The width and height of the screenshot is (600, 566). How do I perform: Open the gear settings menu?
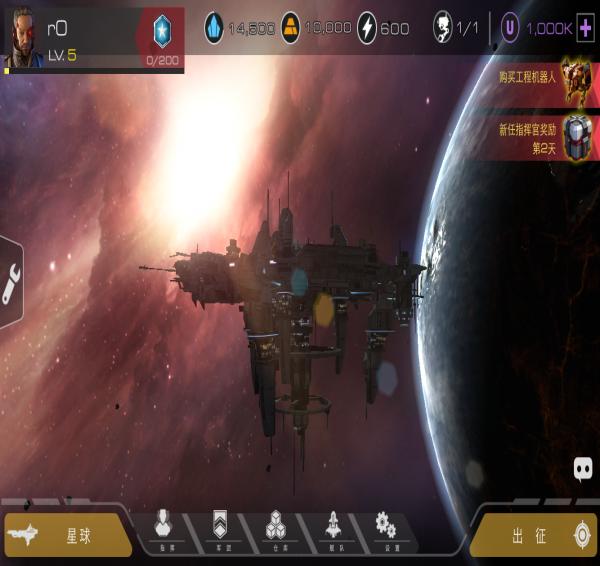pyautogui.click(x=385, y=529)
